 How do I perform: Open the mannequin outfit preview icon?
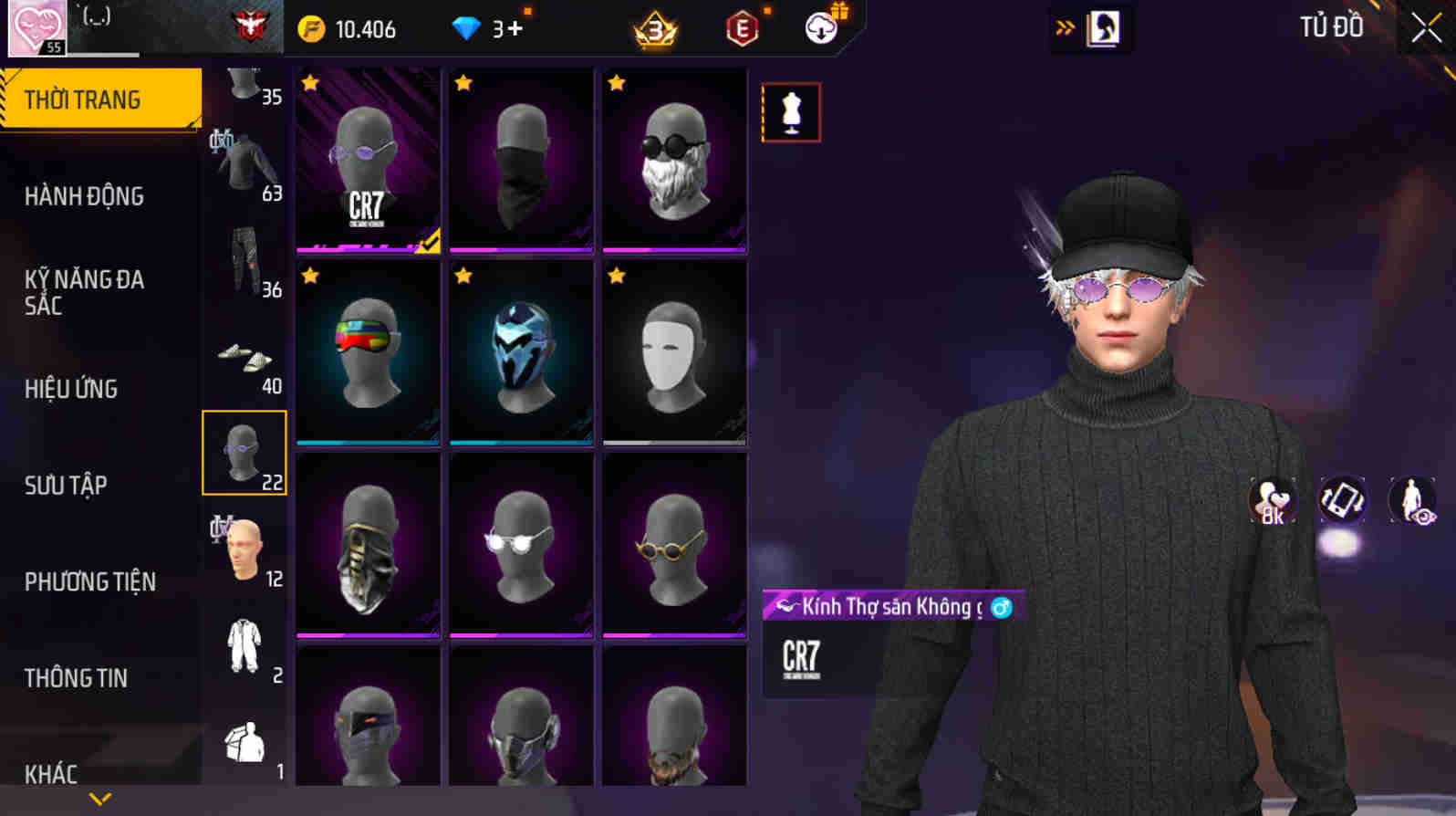click(x=792, y=111)
